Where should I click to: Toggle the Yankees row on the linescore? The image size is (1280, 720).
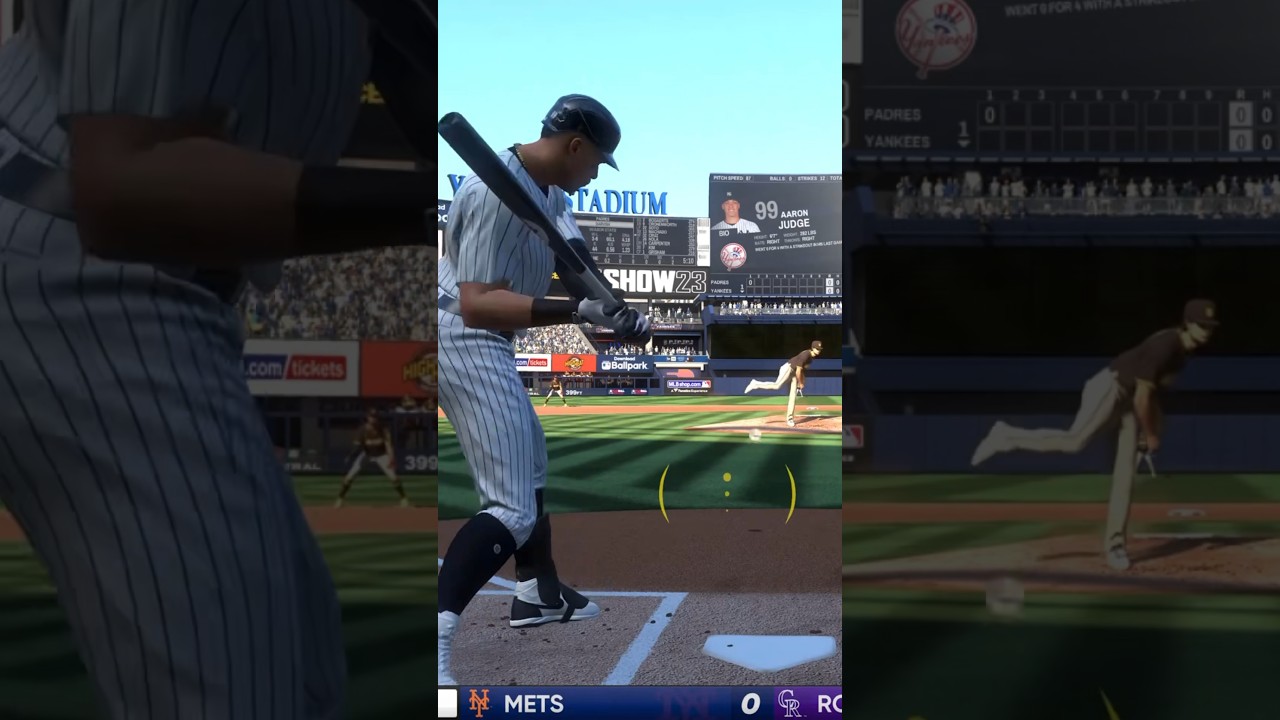tap(722, 289)
